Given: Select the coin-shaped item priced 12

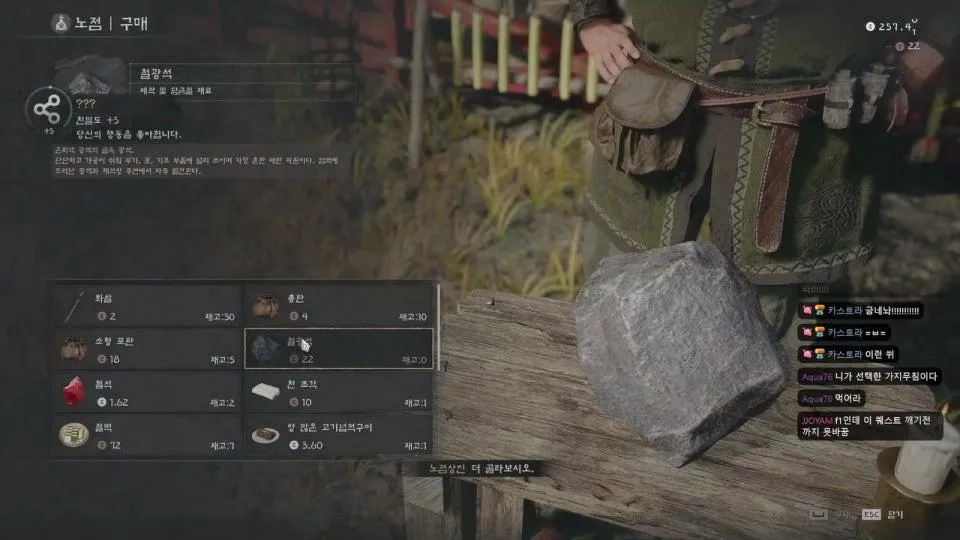Looking at the screenshot, I should tap(150, 434).
